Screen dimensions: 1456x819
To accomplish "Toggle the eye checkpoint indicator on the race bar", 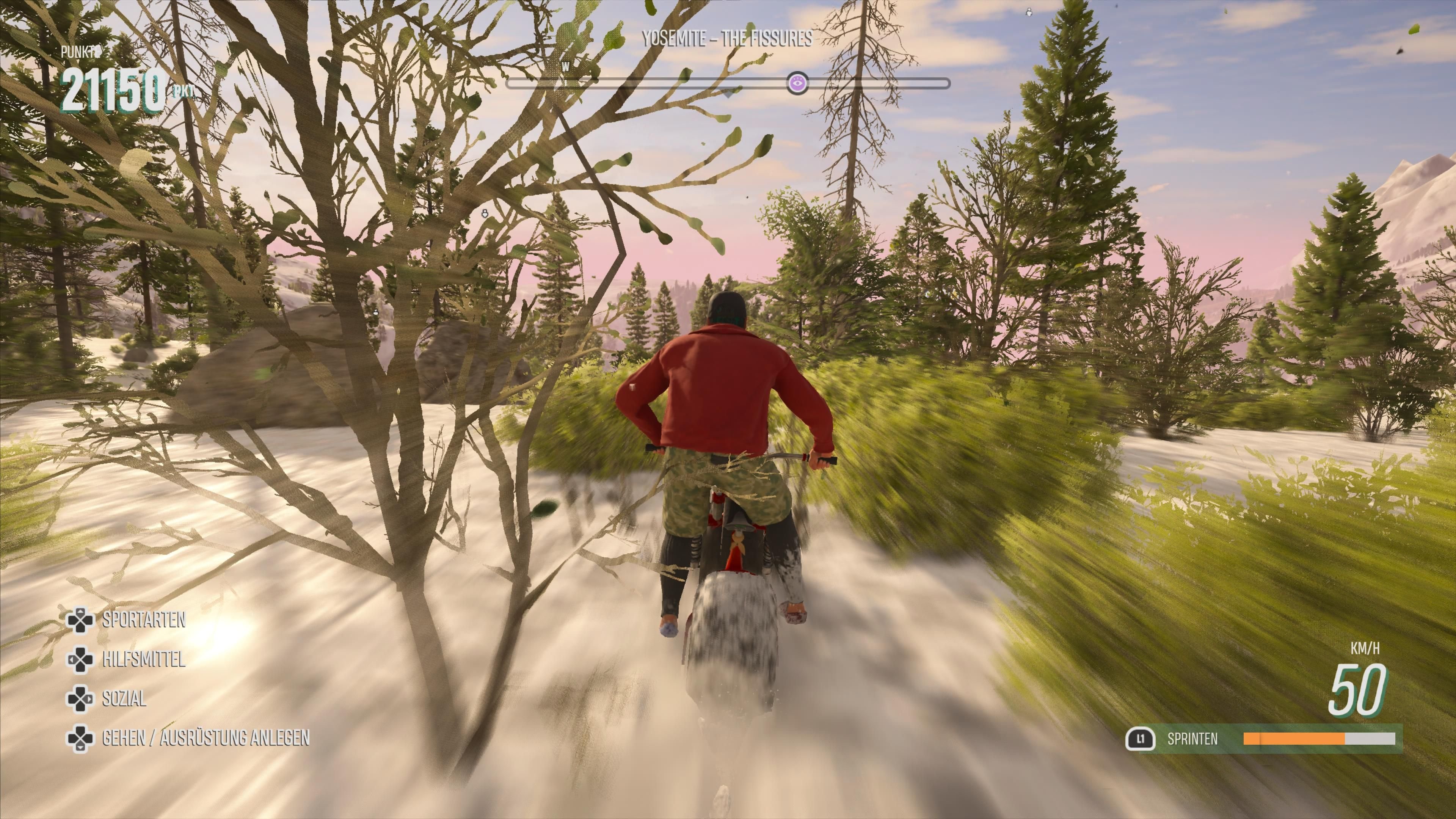I will 797,84.
